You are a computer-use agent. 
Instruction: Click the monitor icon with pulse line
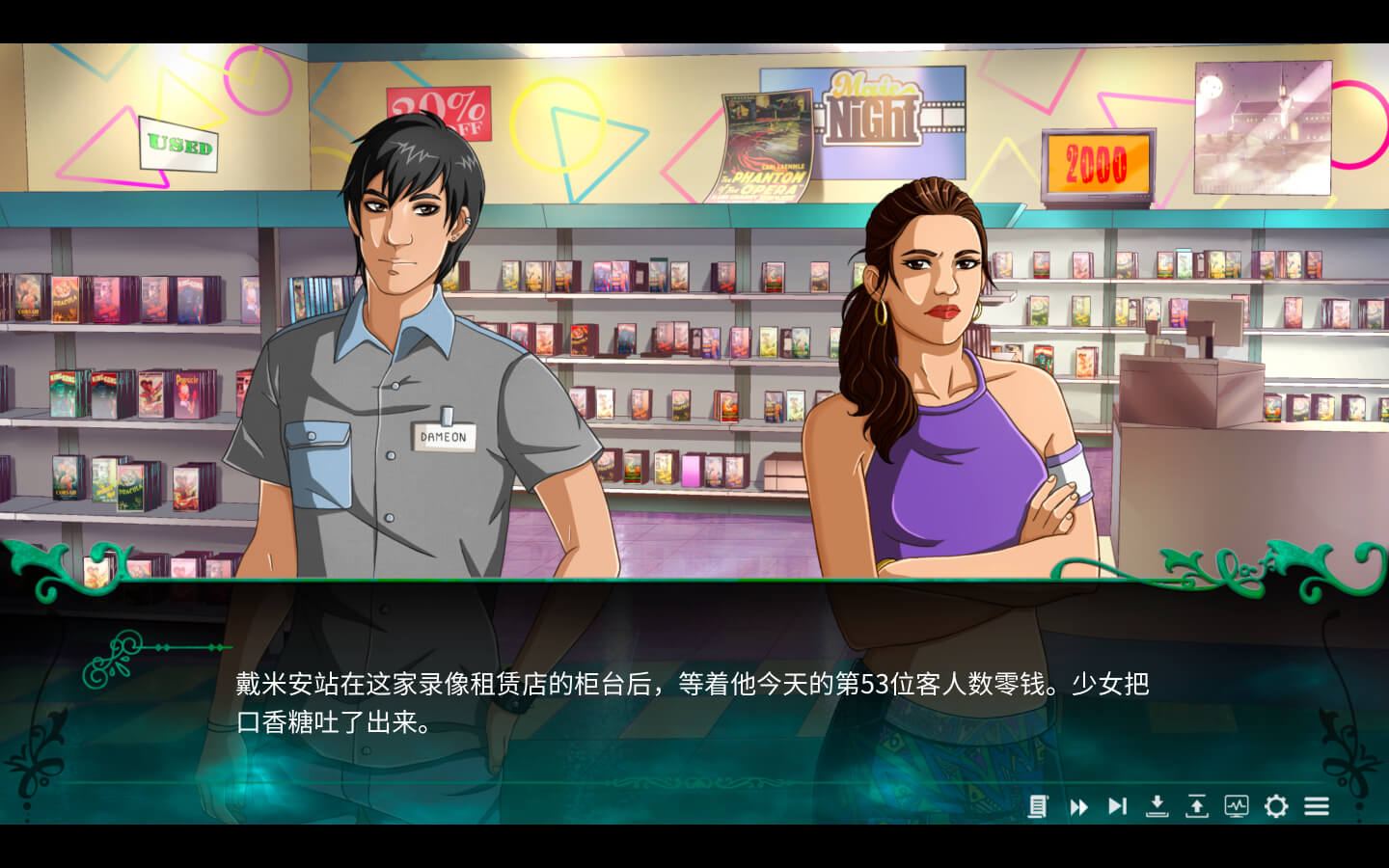click(x=1236, y=806)
